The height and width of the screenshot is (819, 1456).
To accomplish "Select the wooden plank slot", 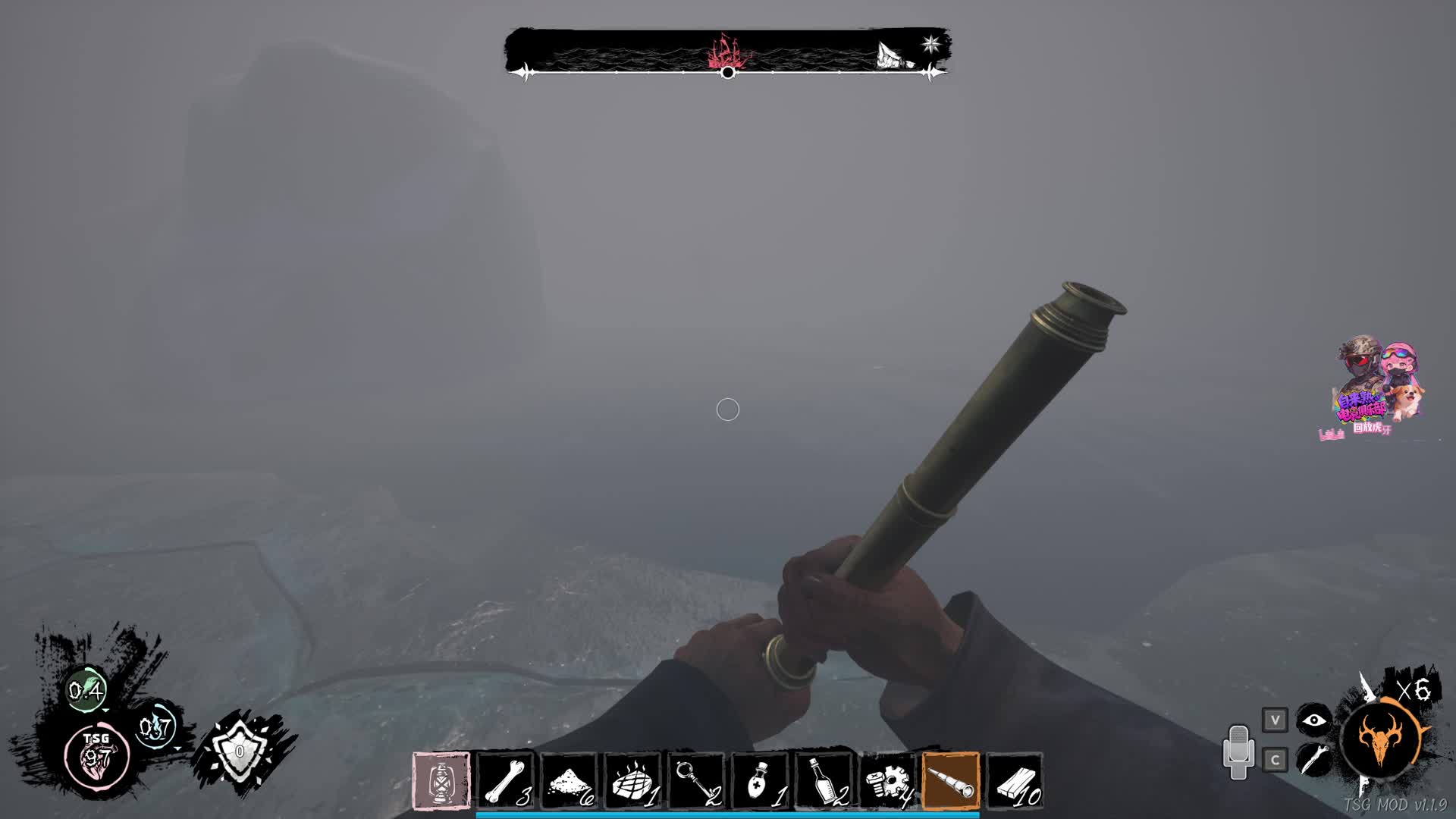I will tap(1015, 781).
